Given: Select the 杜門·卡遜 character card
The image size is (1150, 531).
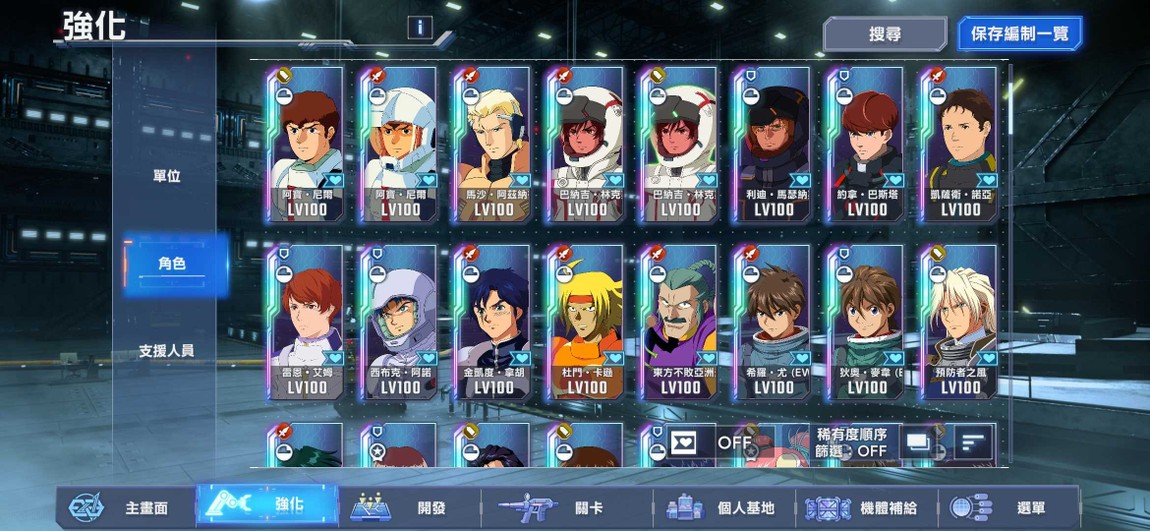Looking at the screenshot, I should tap(586, 322).
